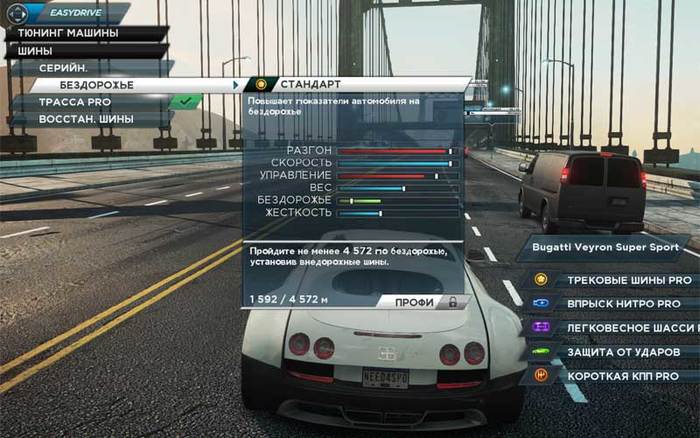Pick the ТРАССА PRO tires
The width and height of the screenshot is (700, 438).
click(x=88, y=102)
